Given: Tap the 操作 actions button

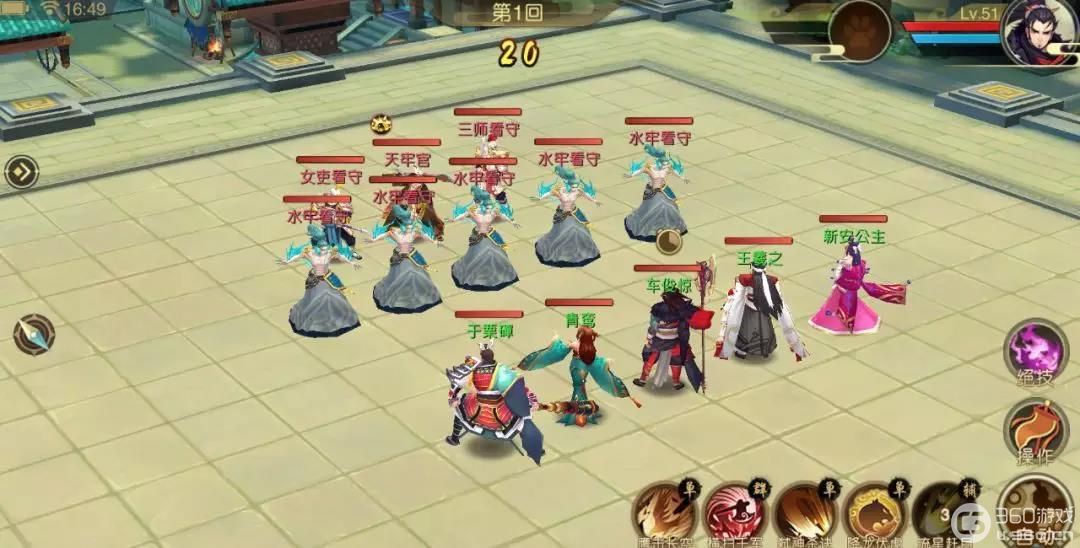Looking at the screenshot, I should click(x=1036, y=430).
